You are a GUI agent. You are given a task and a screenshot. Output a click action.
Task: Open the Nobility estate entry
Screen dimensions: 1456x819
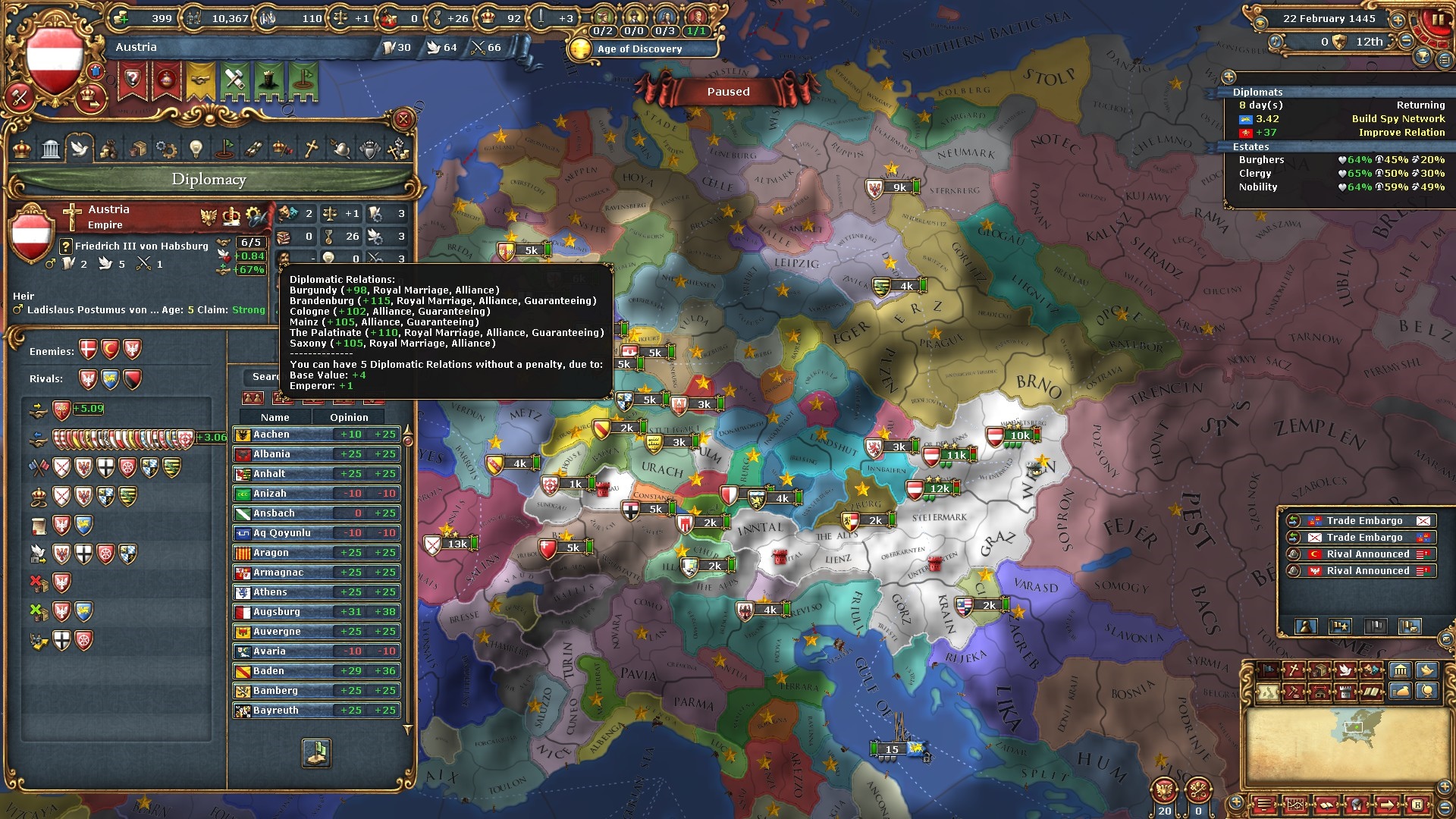(x=1258, y=187)
